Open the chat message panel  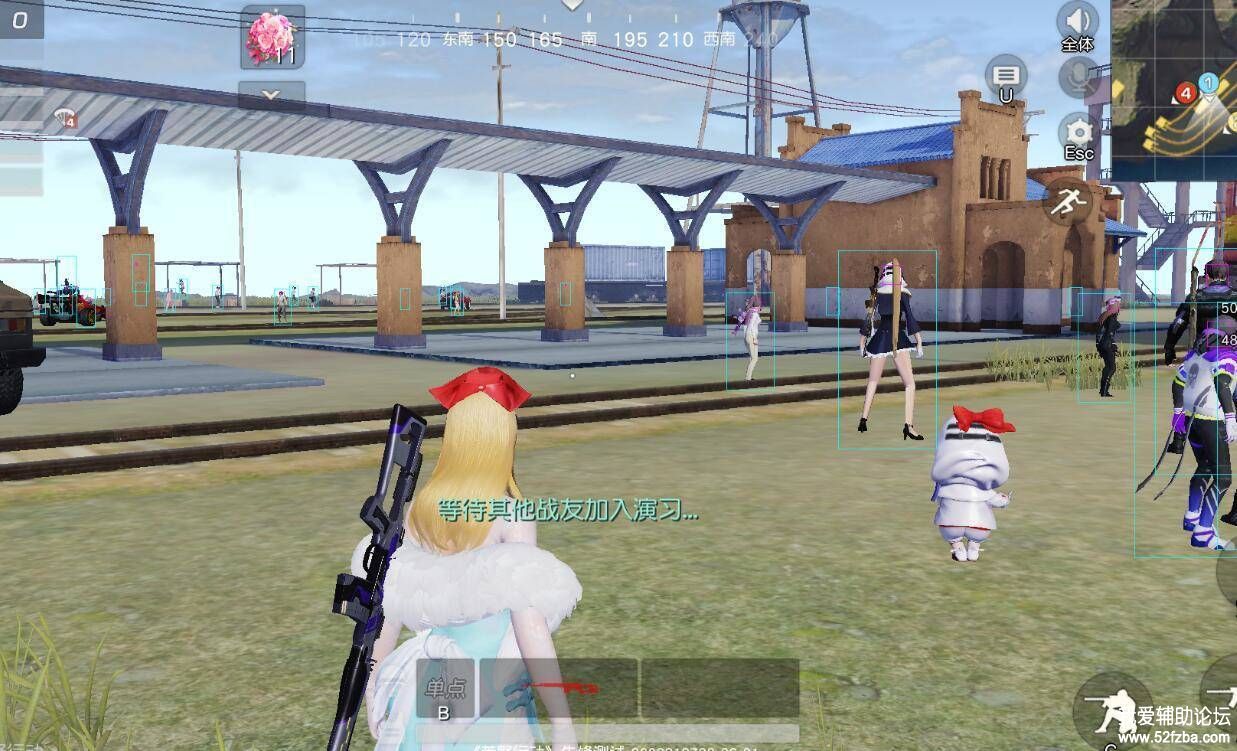[1006, 76]
